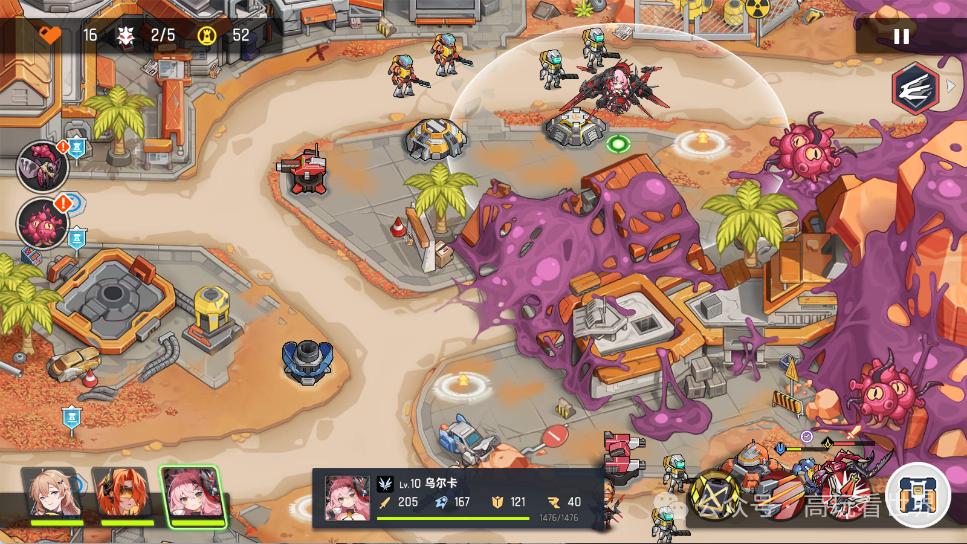Activate the yellow crossed-blades skill
The width and height of the screenshot is (967, 544).
(716, 495)
